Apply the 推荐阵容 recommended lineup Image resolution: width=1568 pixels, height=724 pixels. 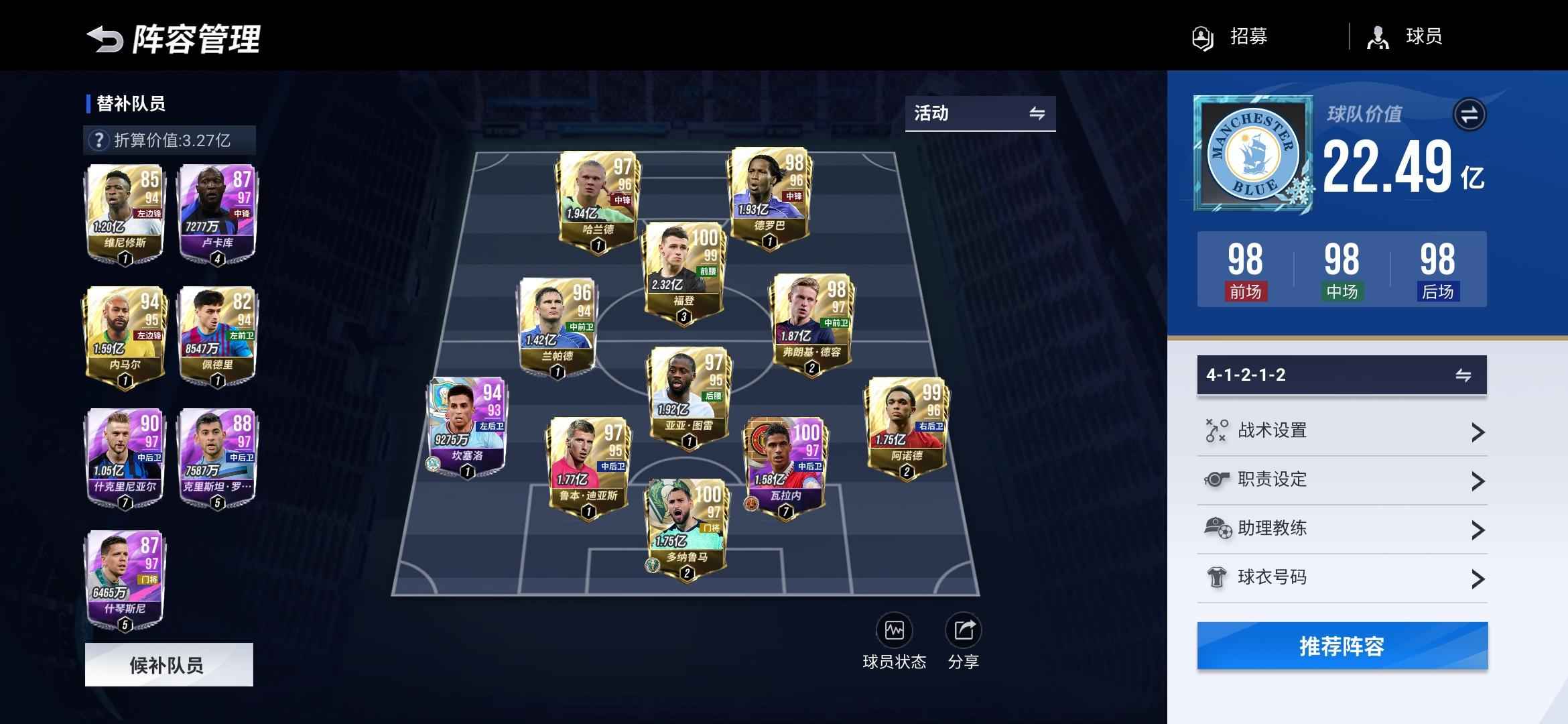(x=1342, y=646)
